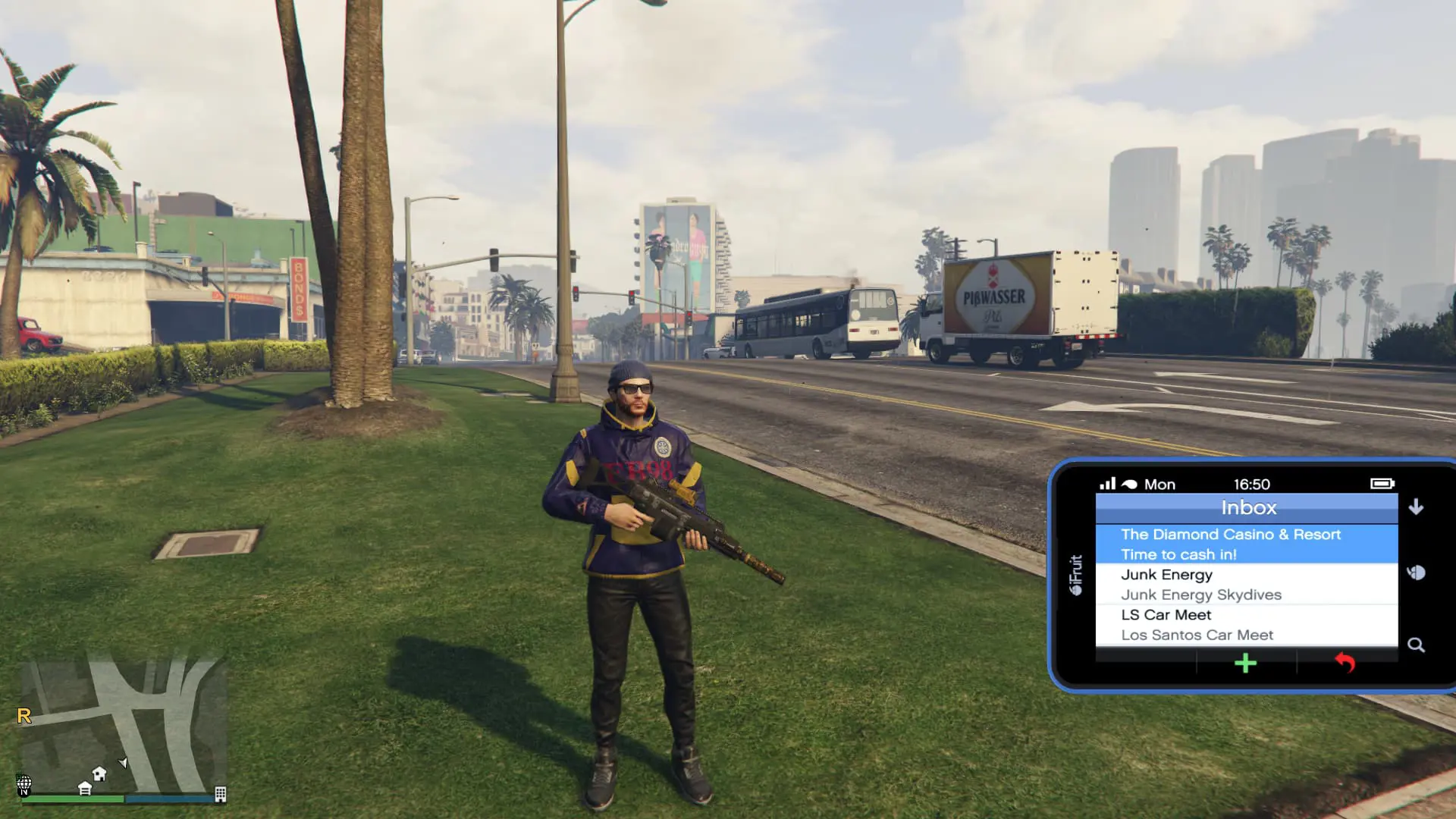The width and height of the screenshot is (1456, 819).
Task: Select the LS Car Meet inbox entry
Action: [x=1166, y=613]
